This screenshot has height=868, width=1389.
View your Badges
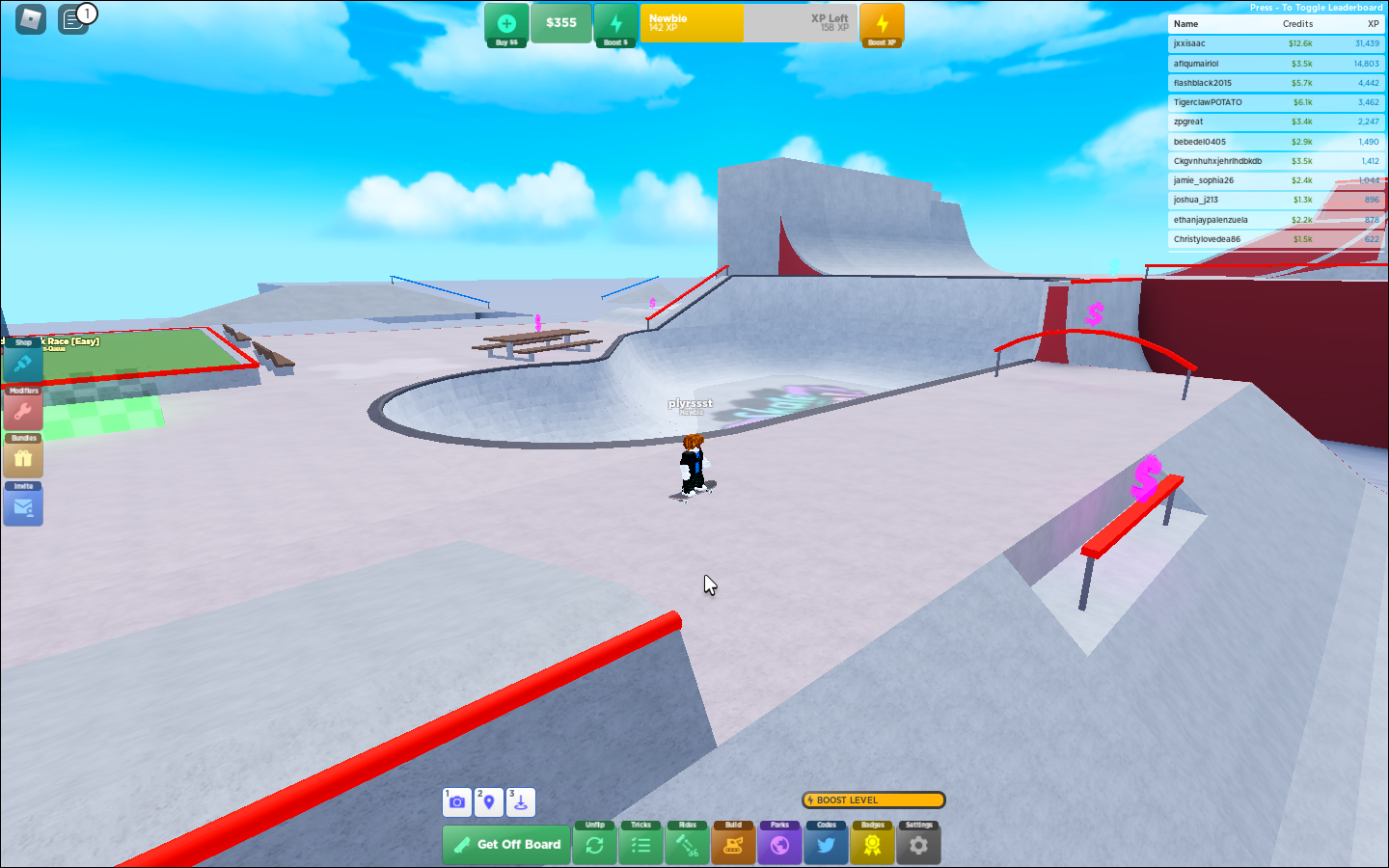(872, 843)
